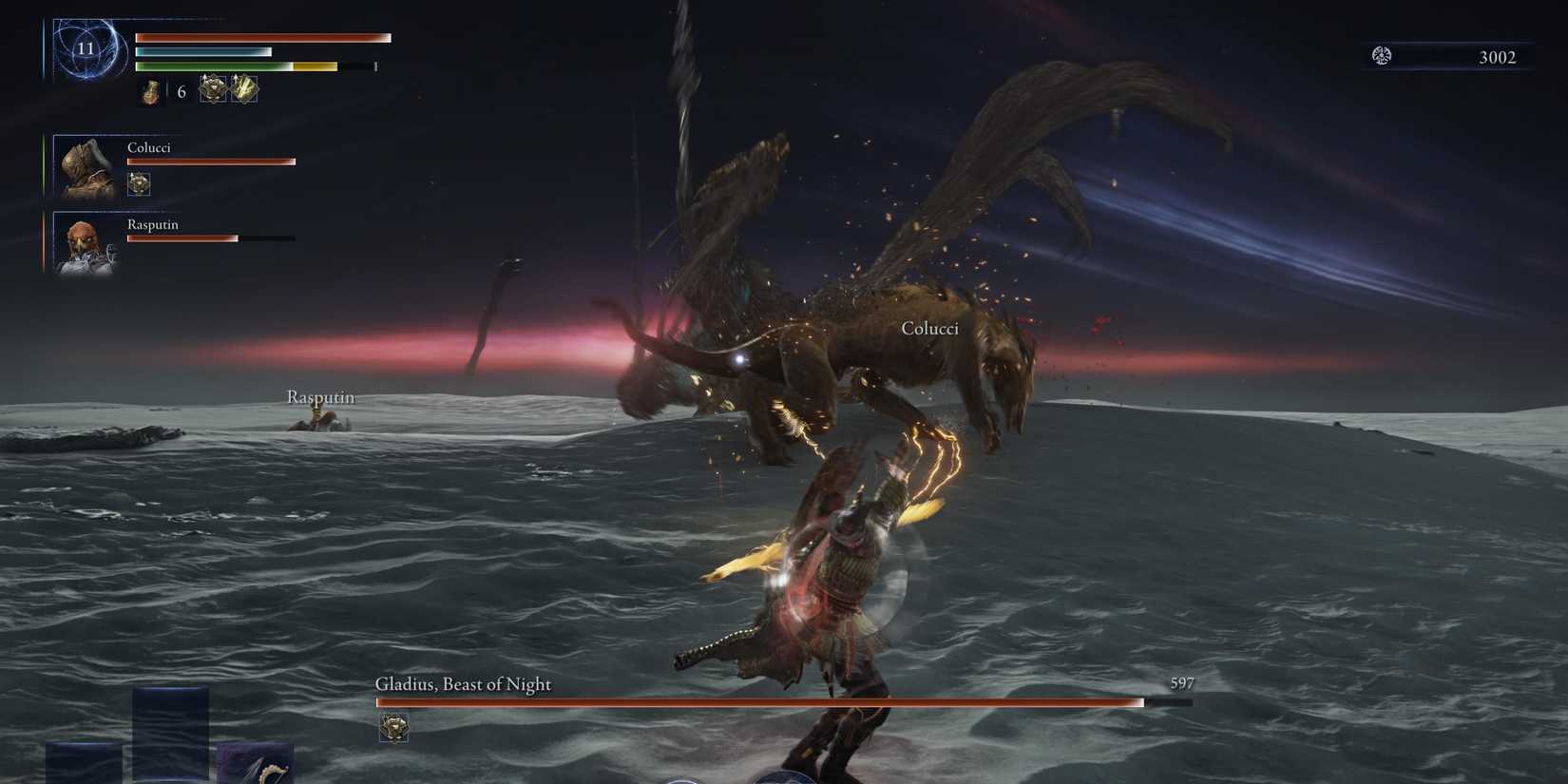Select the crimson flask icon
The image size is (1568, 784).
pyautogui.click(x=150, y=93)
